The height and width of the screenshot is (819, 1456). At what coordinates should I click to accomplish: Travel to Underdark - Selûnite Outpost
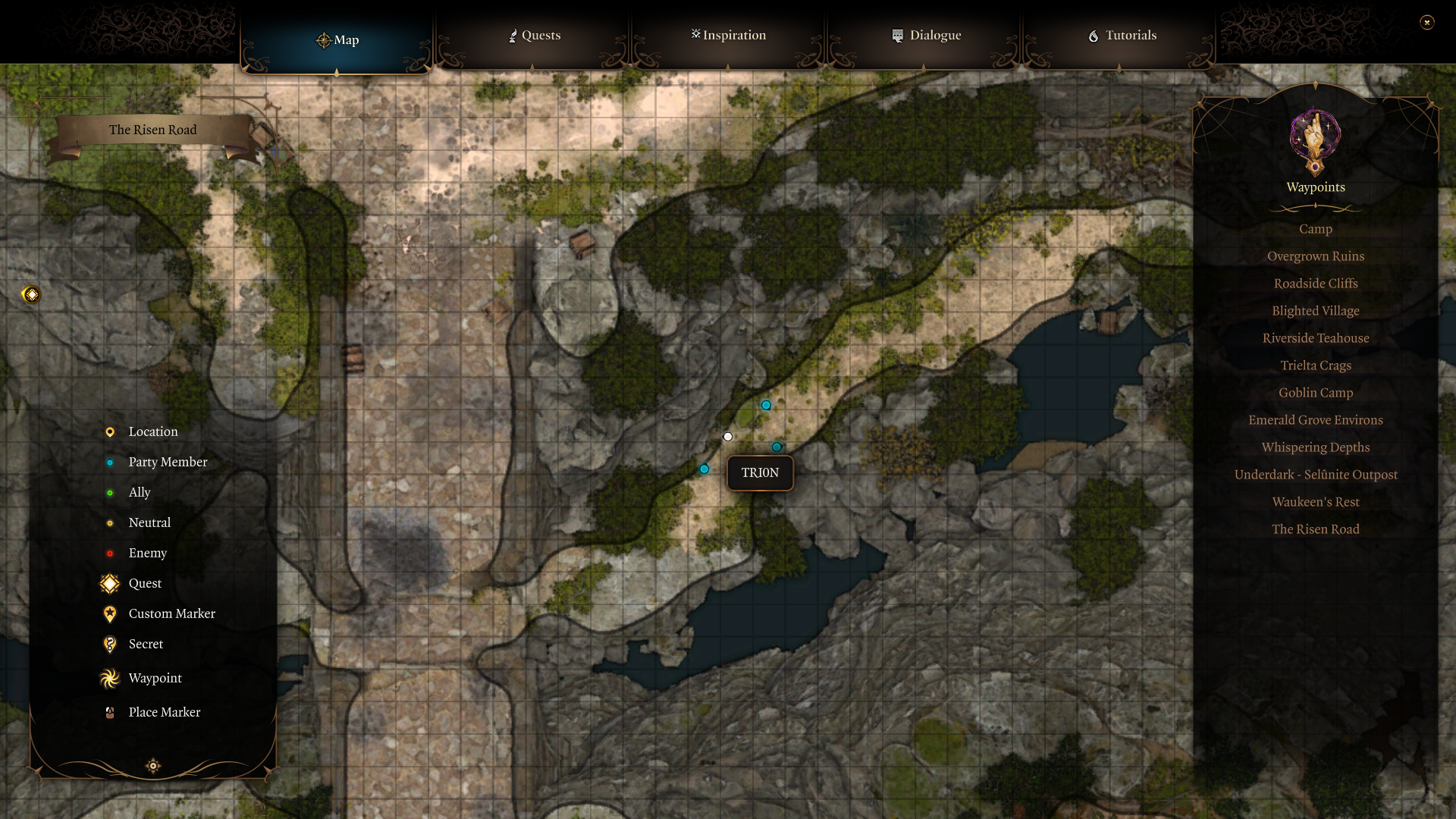(1315, 475)
